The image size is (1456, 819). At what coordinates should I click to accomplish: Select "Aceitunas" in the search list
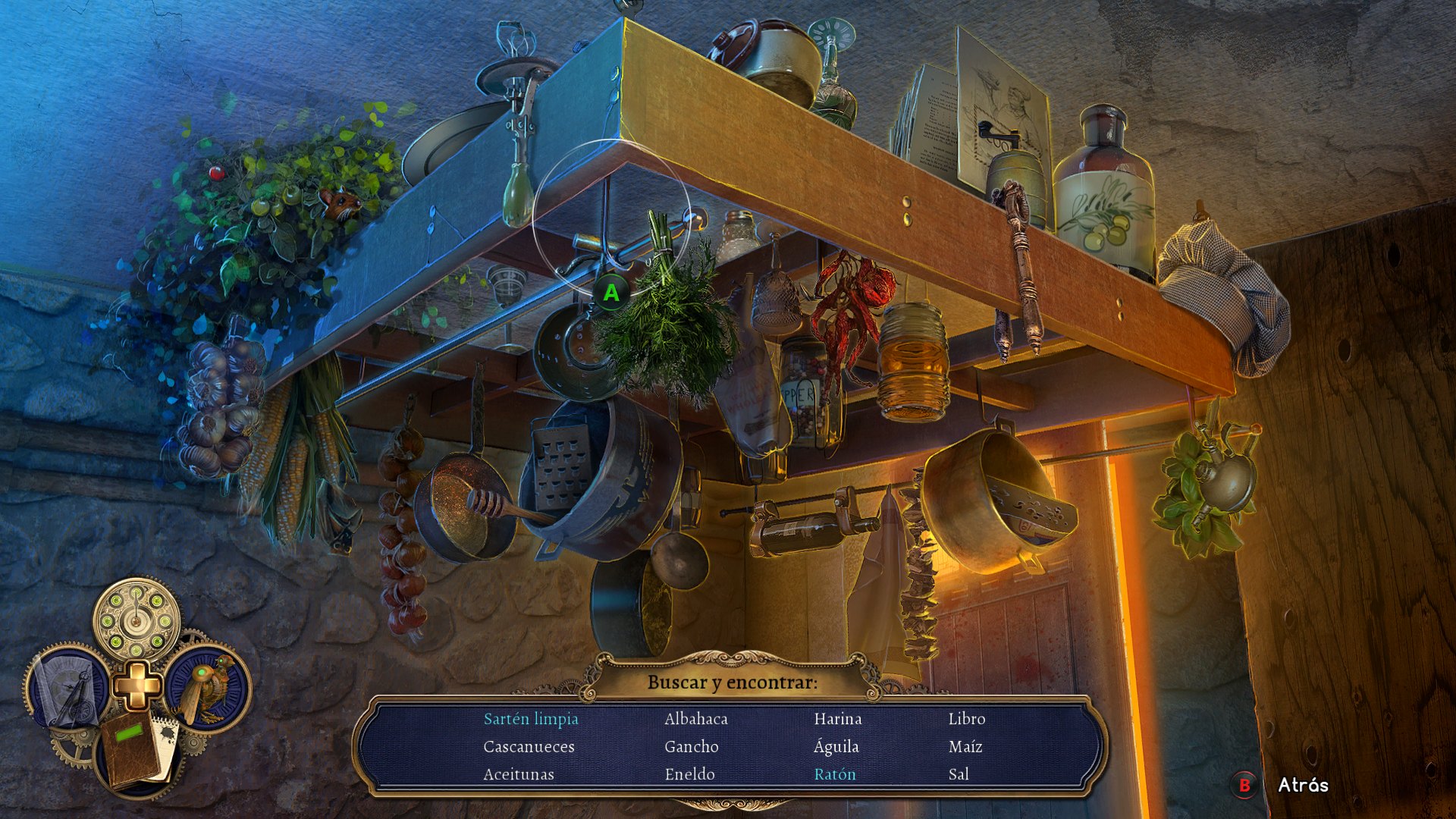519,774
